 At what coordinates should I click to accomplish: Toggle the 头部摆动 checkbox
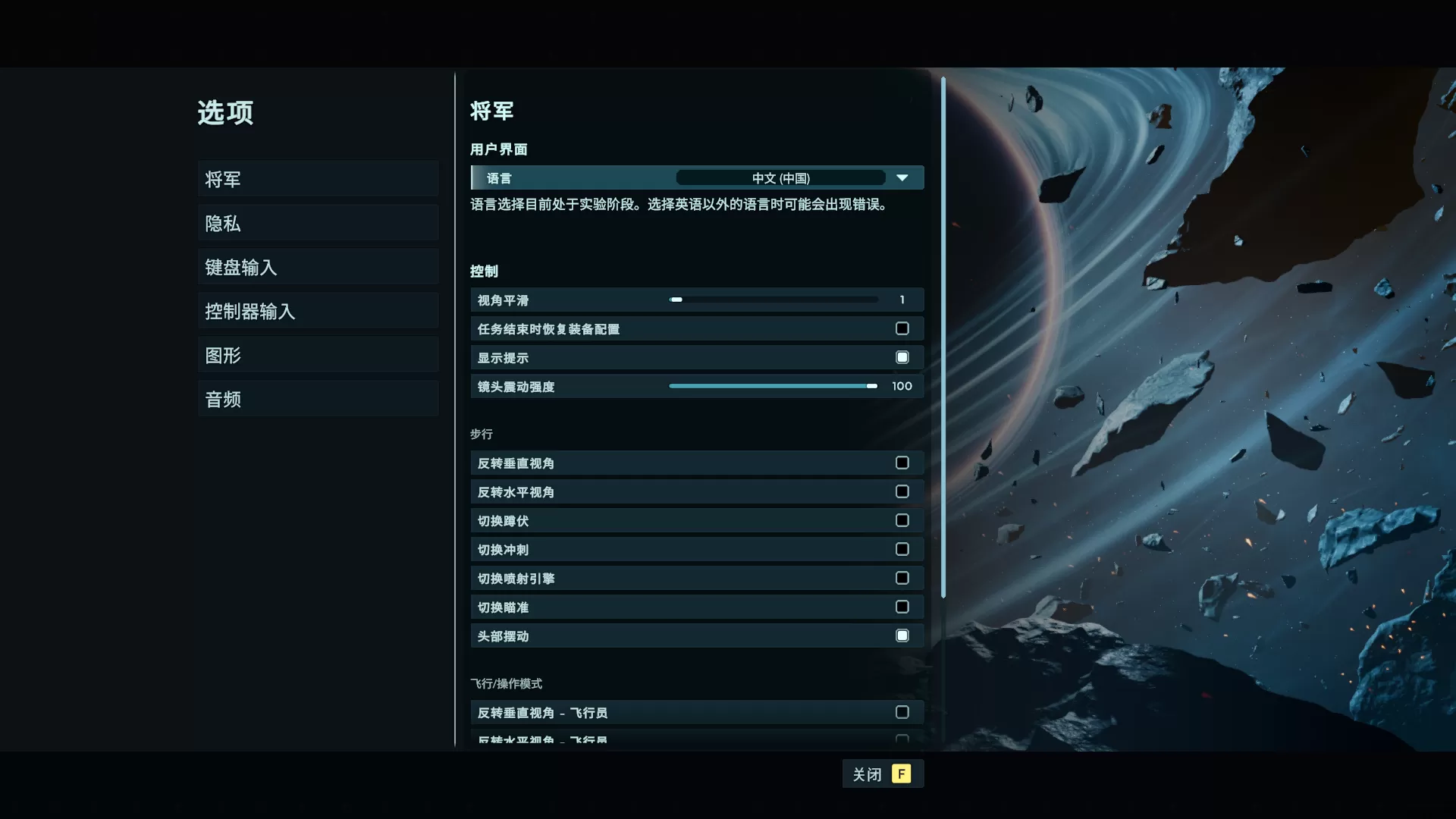point(902,636)
